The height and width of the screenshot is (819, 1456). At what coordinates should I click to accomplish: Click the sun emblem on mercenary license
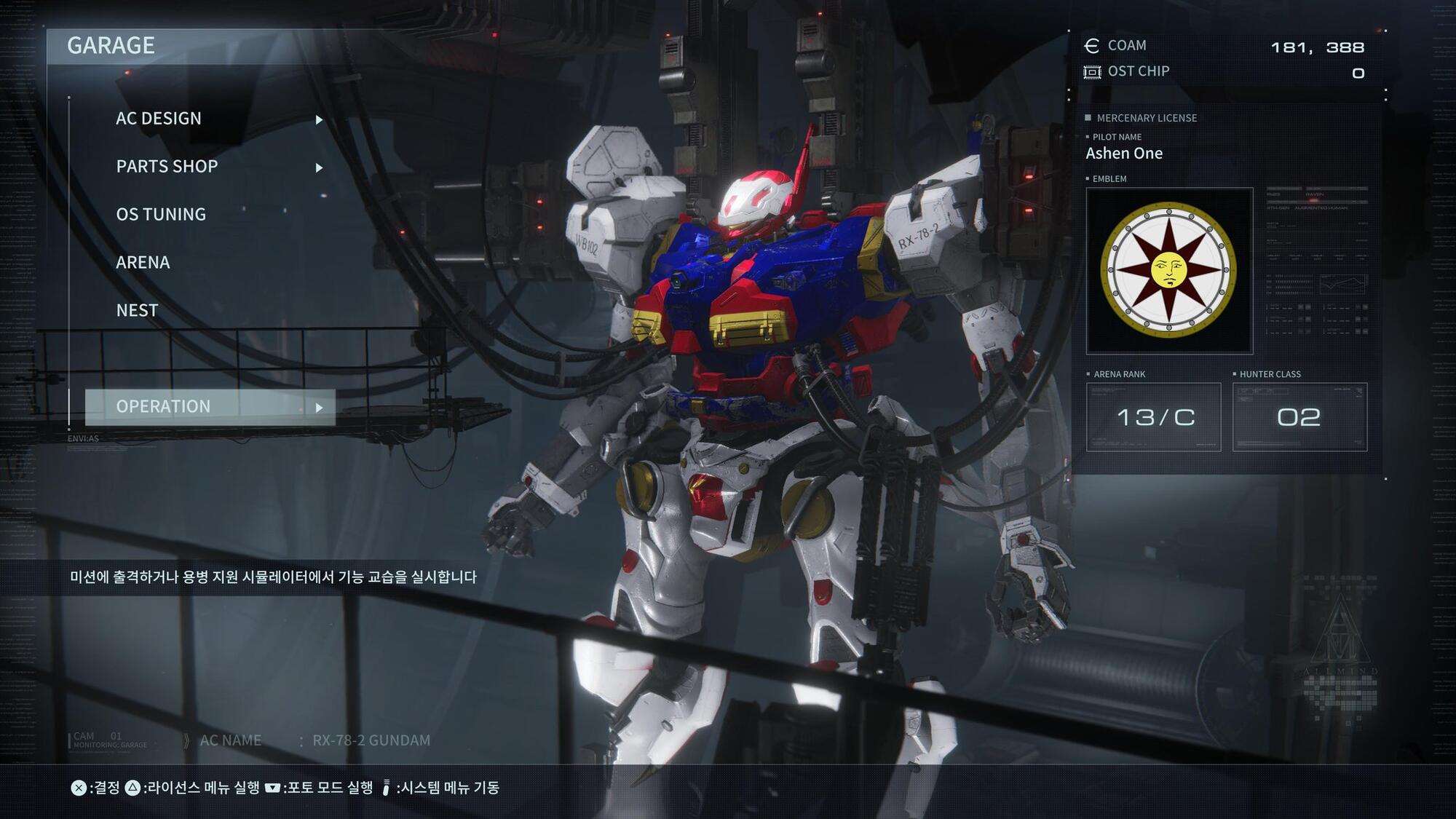point(1168,271)
